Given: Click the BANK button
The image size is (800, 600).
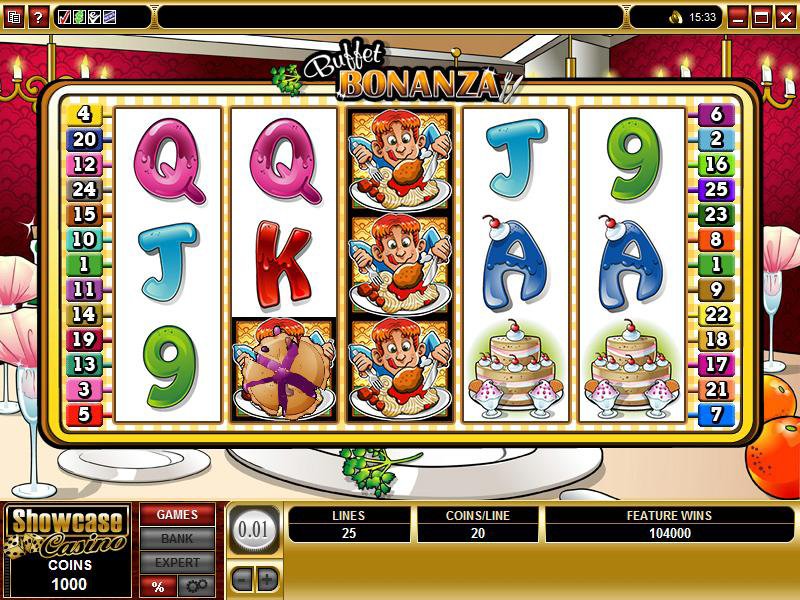Looking at the screenshot, I should click(176, 539).
